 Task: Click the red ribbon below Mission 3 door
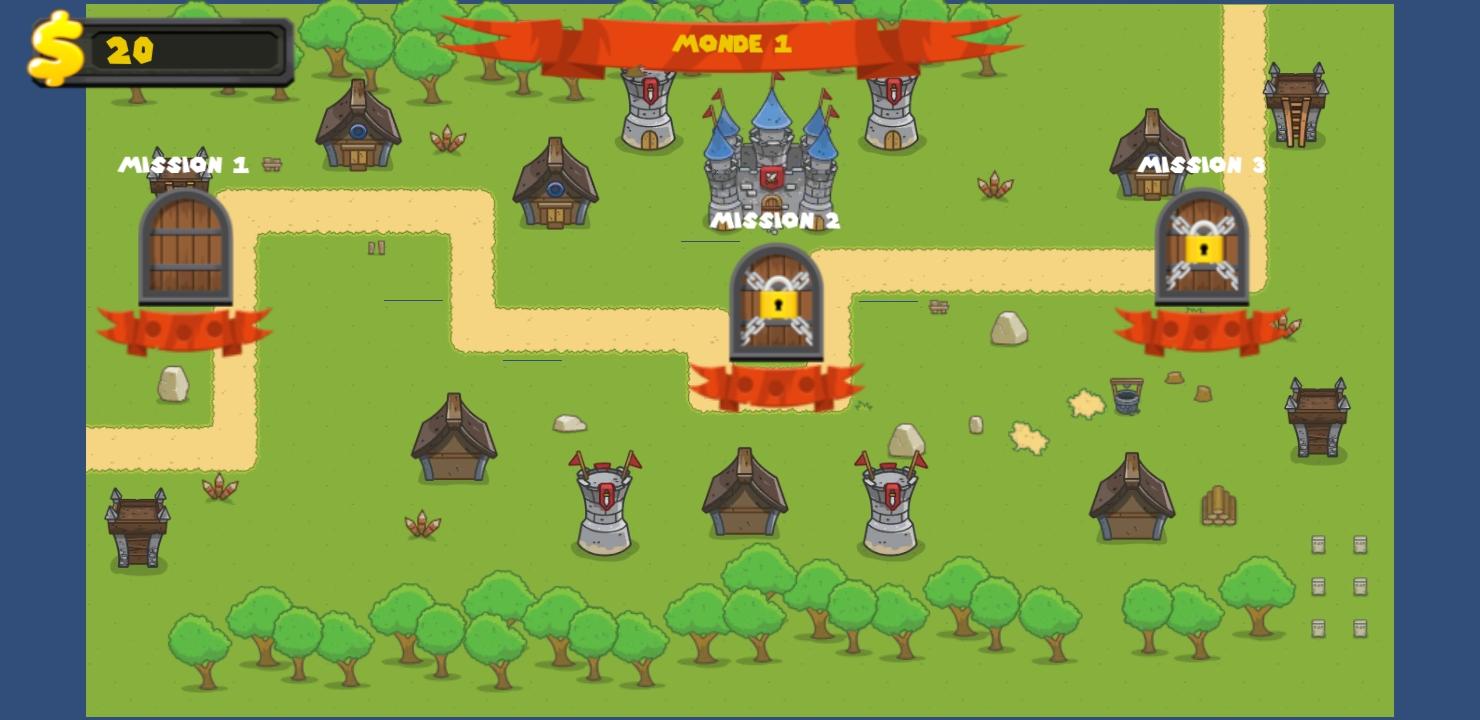tap(1200, 325)
